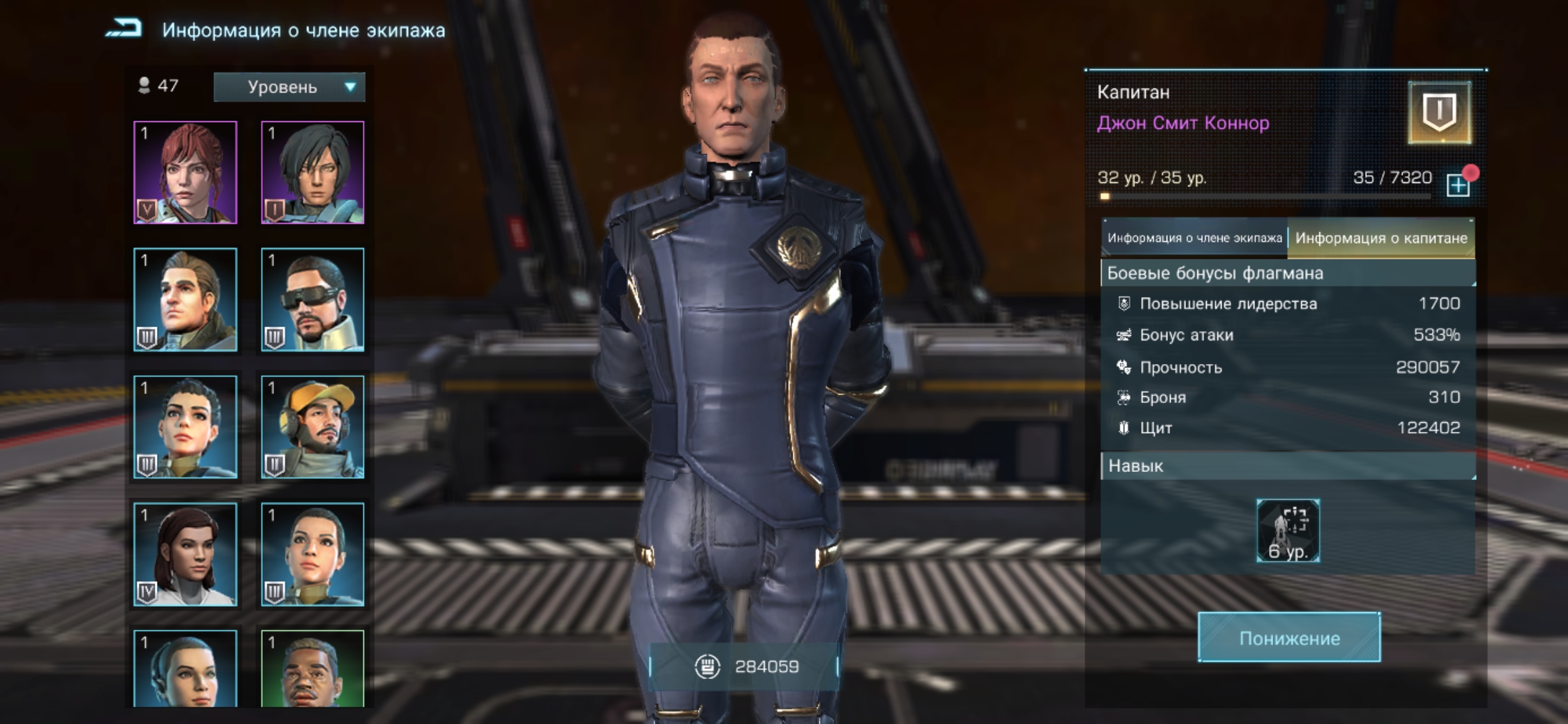Click the Понижение button
This screenshot has height=724, width=1568.
[1289, 638]
